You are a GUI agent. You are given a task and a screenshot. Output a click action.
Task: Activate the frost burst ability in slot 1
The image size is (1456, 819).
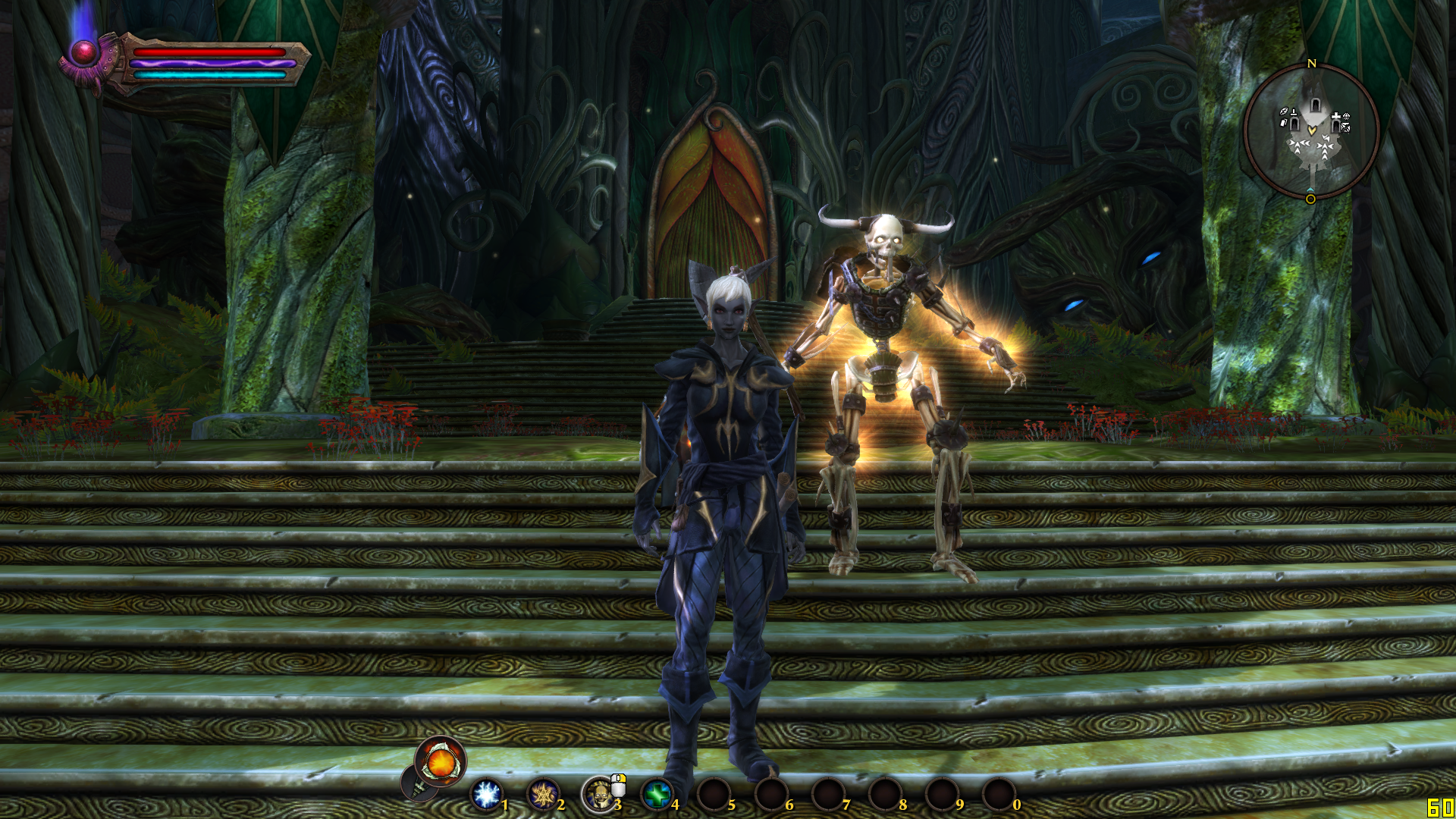[486, 794]
